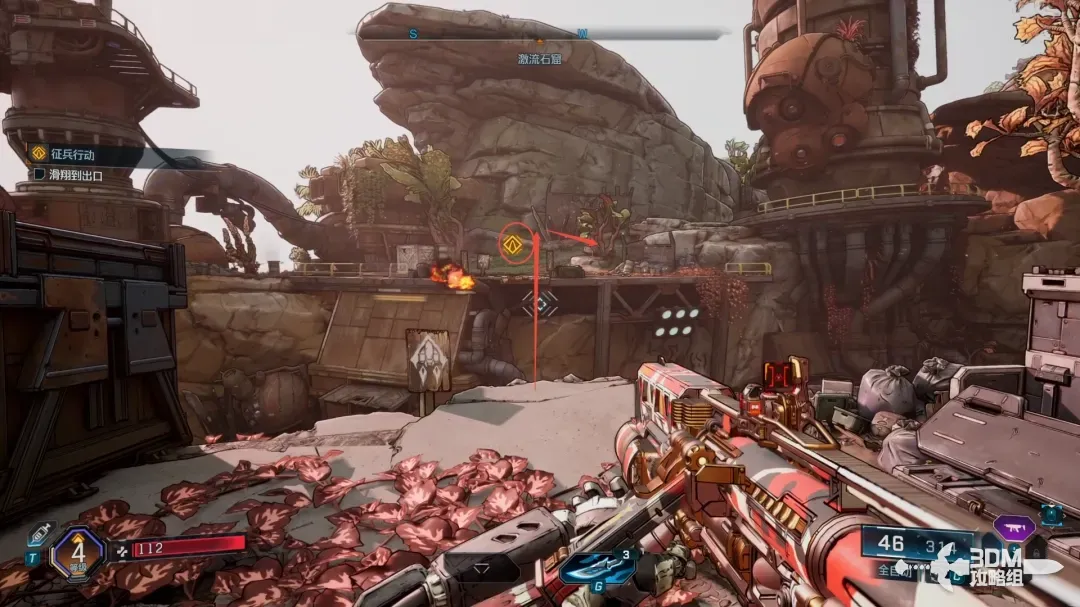The width and height of the screenshot is (1080, 607).
Task: Activate the throwing knife ordnance icon
Action: [x=598, y=566]
